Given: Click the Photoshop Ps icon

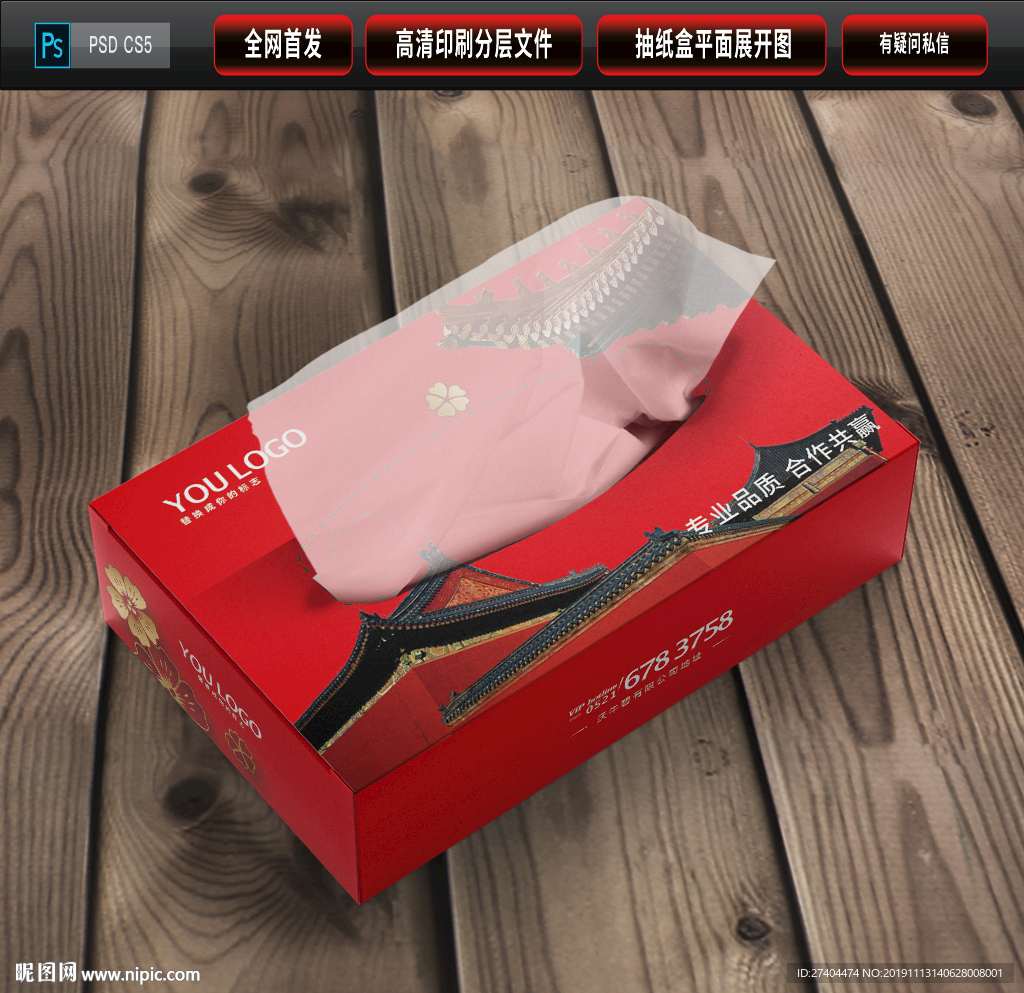Looking at the screenshot, I should pos(52,46).
